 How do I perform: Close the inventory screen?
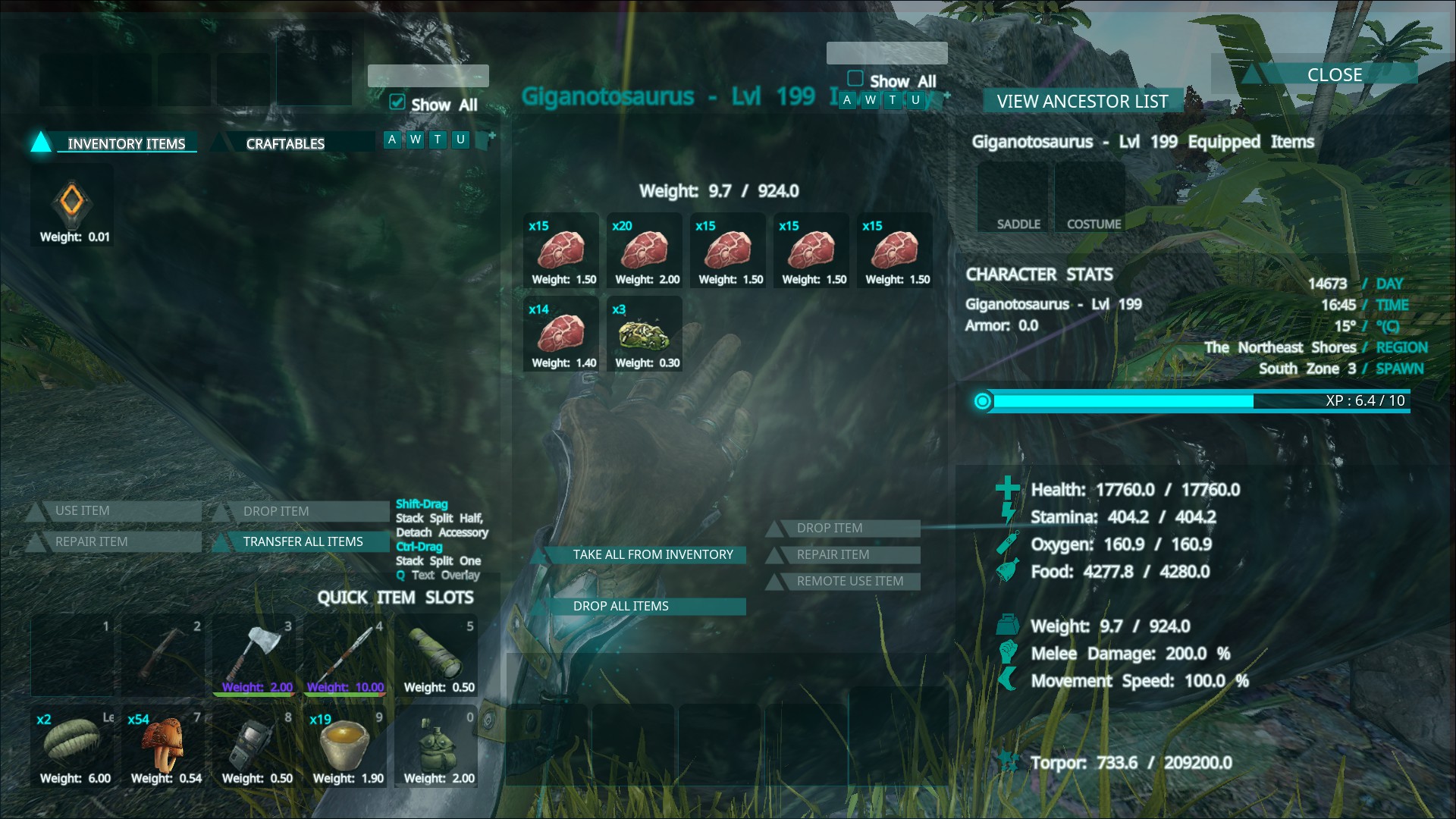click(1334, 74)
